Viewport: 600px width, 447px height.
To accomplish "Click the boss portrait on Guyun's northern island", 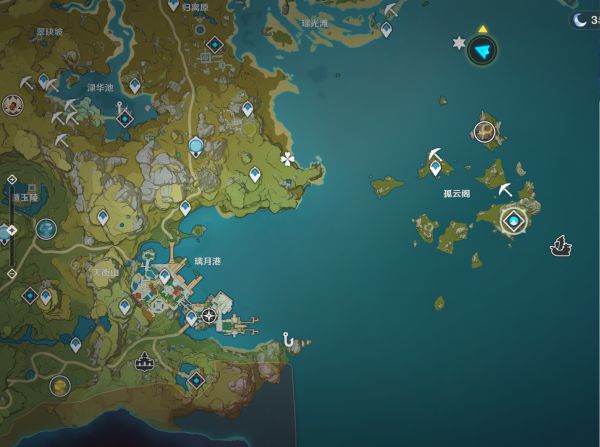I will pyautogui.click(x=486, y=131).
